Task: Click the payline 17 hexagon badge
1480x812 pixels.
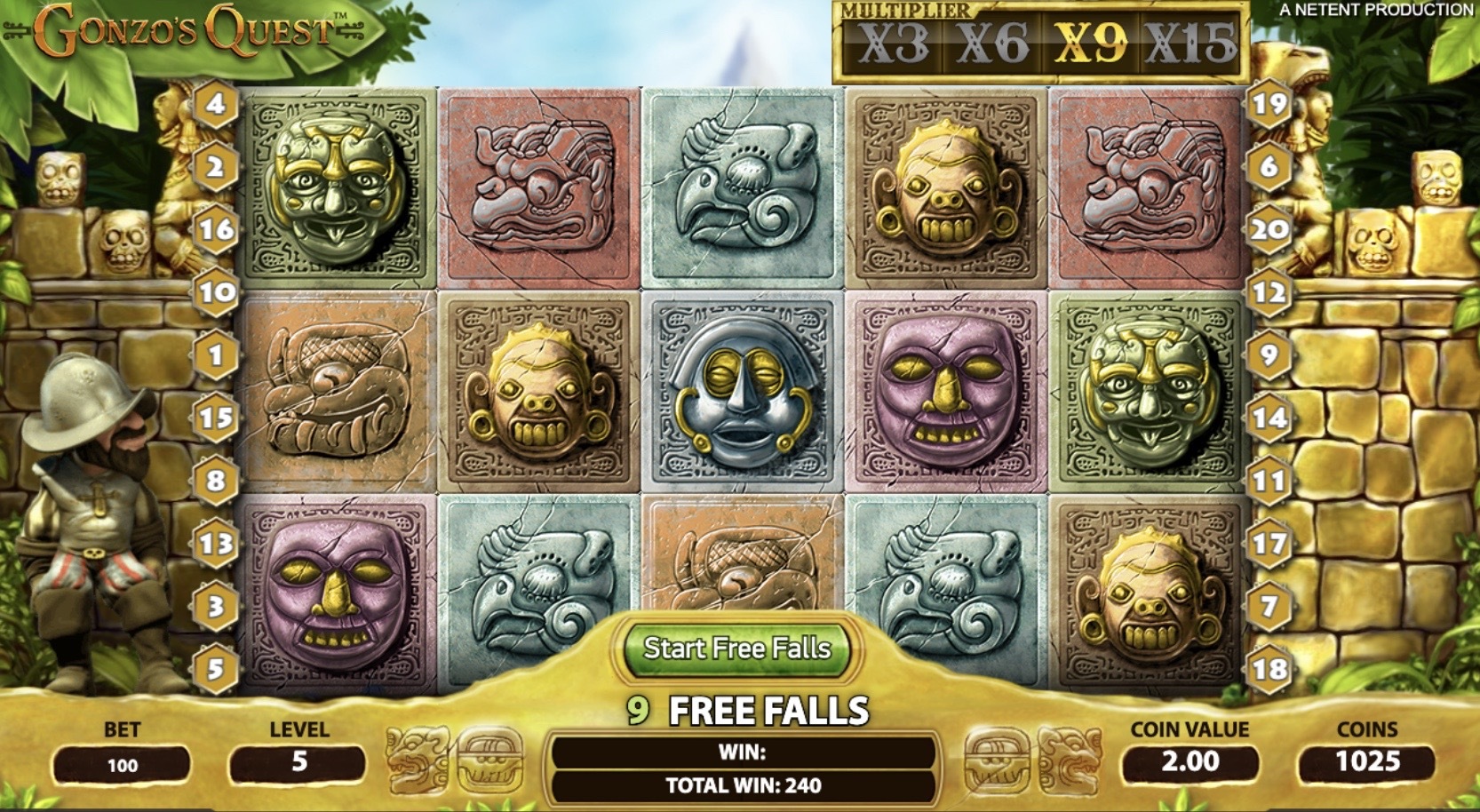Action: [1269, 544]
